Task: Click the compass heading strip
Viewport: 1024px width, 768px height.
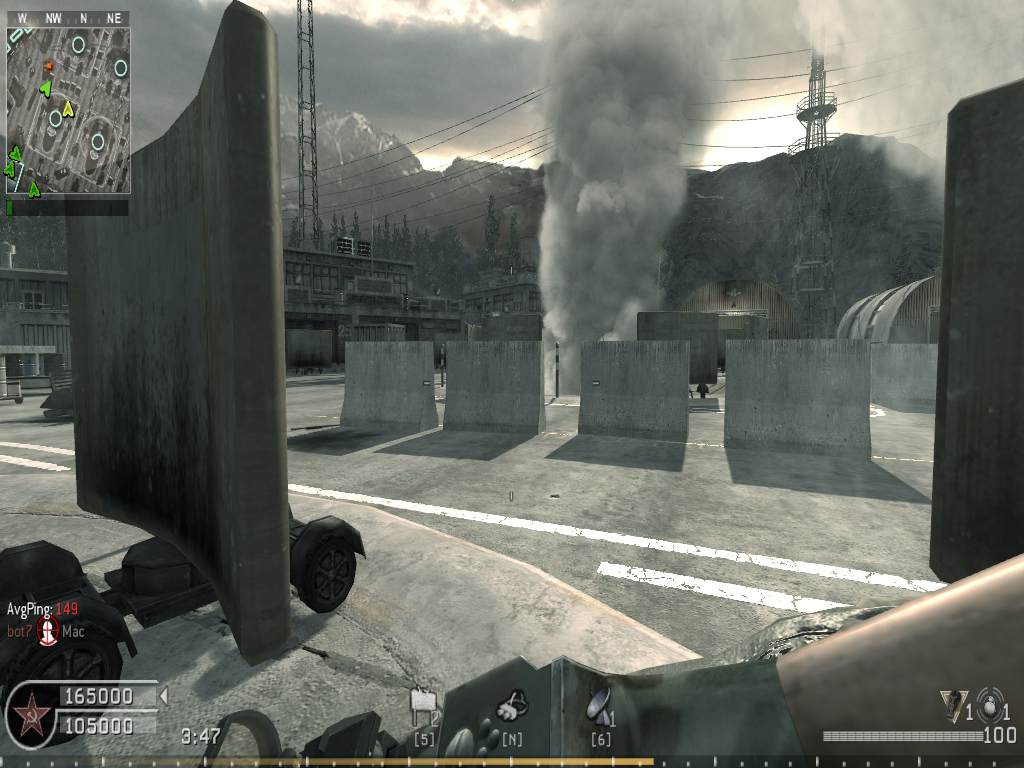Action: point(68,18)
